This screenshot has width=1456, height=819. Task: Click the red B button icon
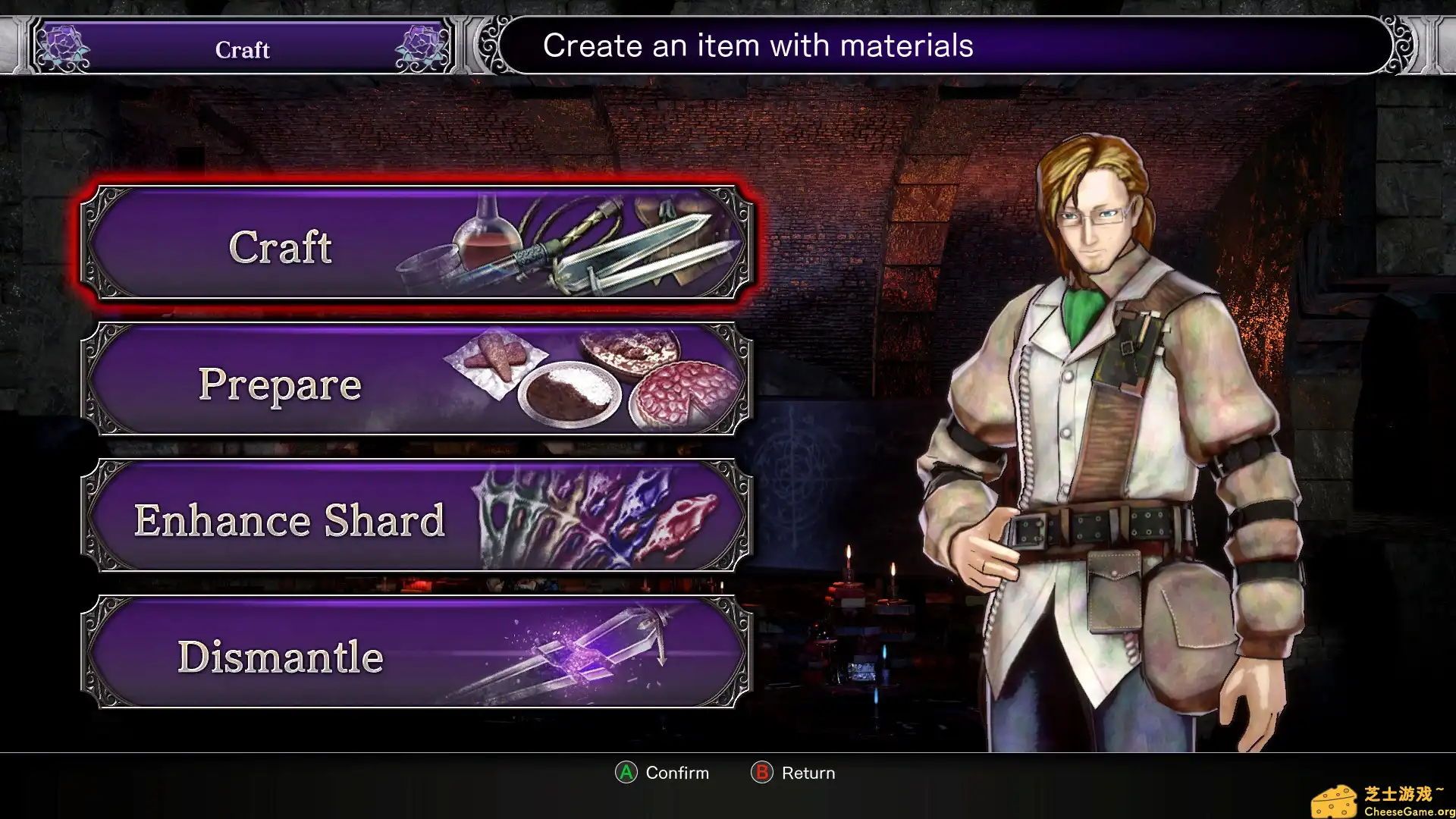[x=761, y=773]
